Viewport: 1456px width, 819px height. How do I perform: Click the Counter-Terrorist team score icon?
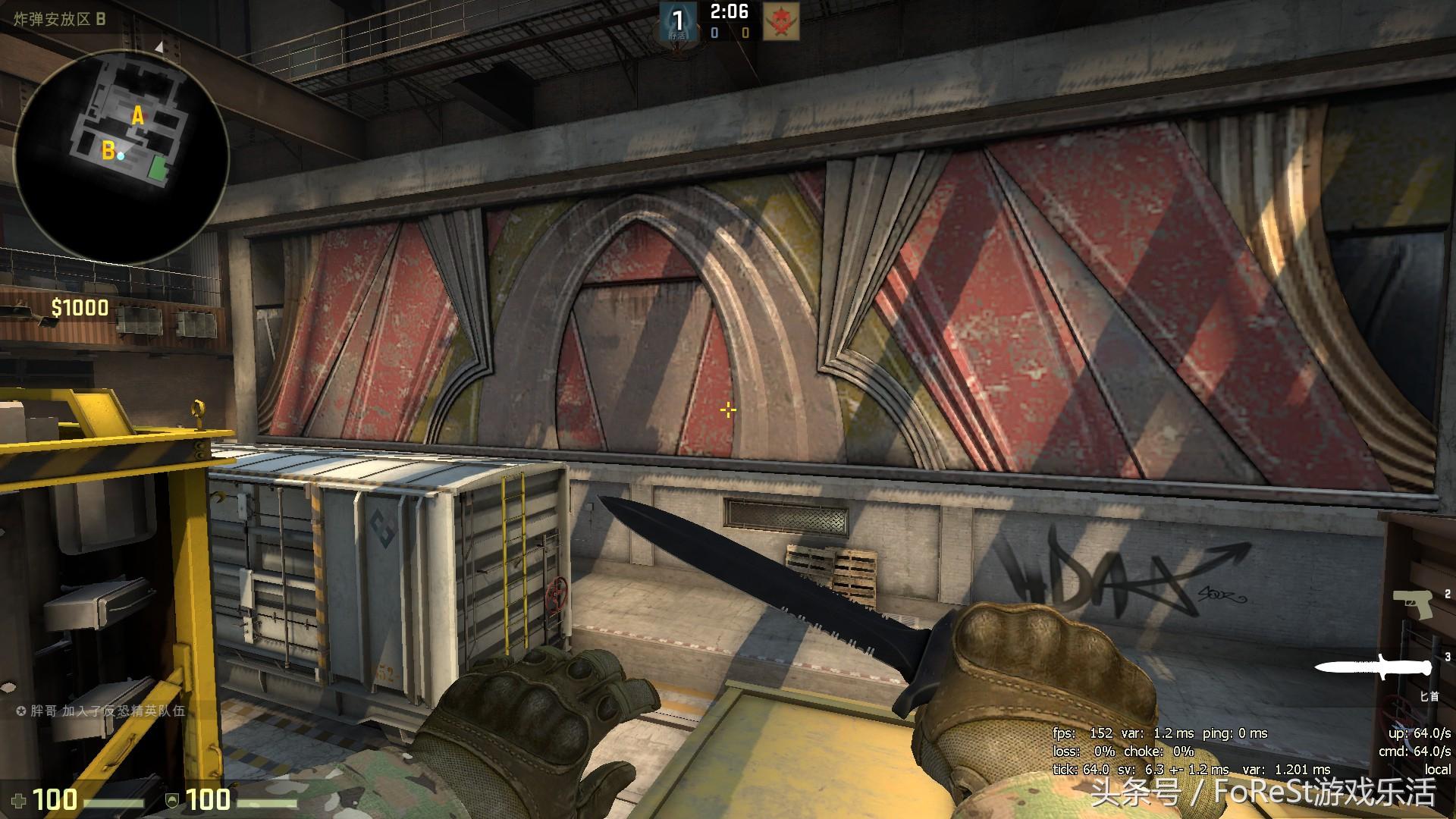[x=677, y=21]
